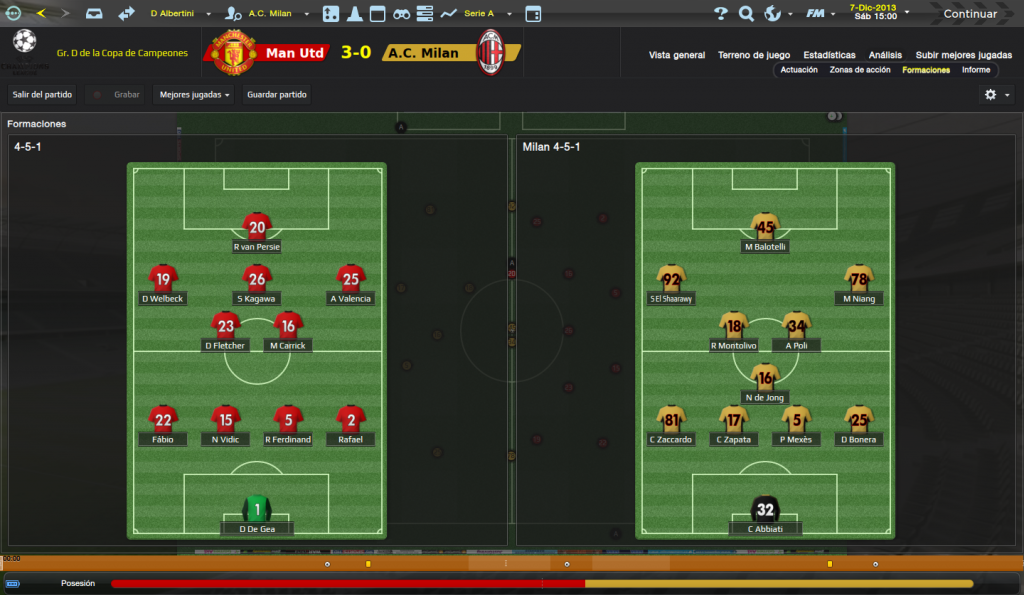The height and width of the screenshot is (595, 1024).
Task: Switch to the Vista general tab
Action: [x=676, y=55]
